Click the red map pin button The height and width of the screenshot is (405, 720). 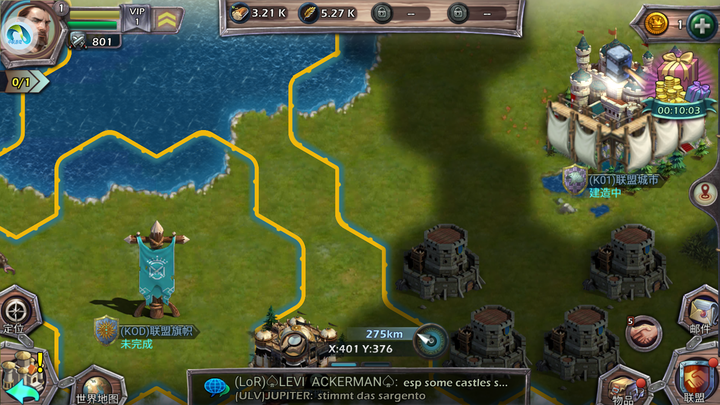click(x=705, y=193)
